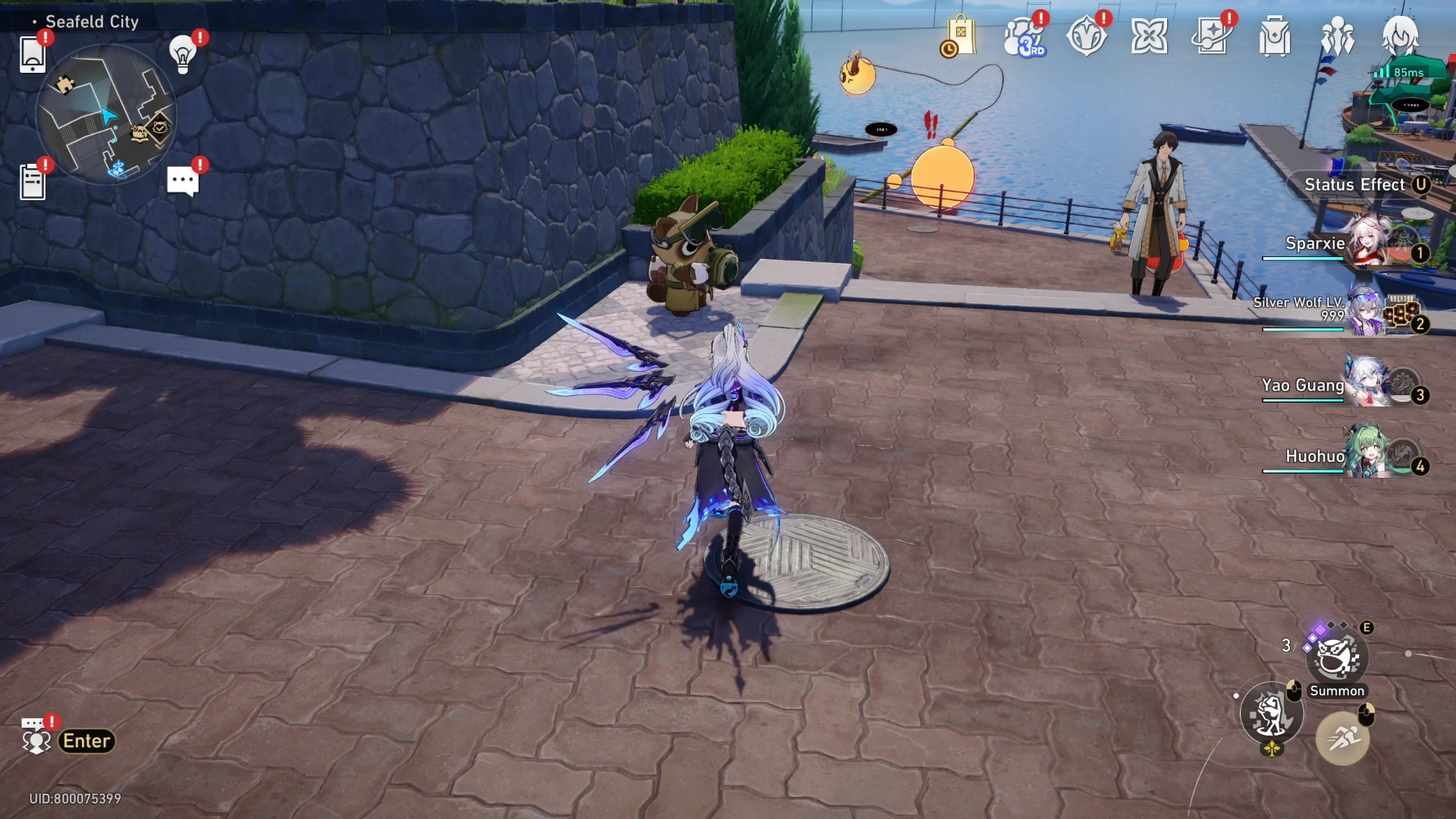Open the crest emblem icon with red badge
This screenshot has width=1456, height=819.
point(1088,34)
